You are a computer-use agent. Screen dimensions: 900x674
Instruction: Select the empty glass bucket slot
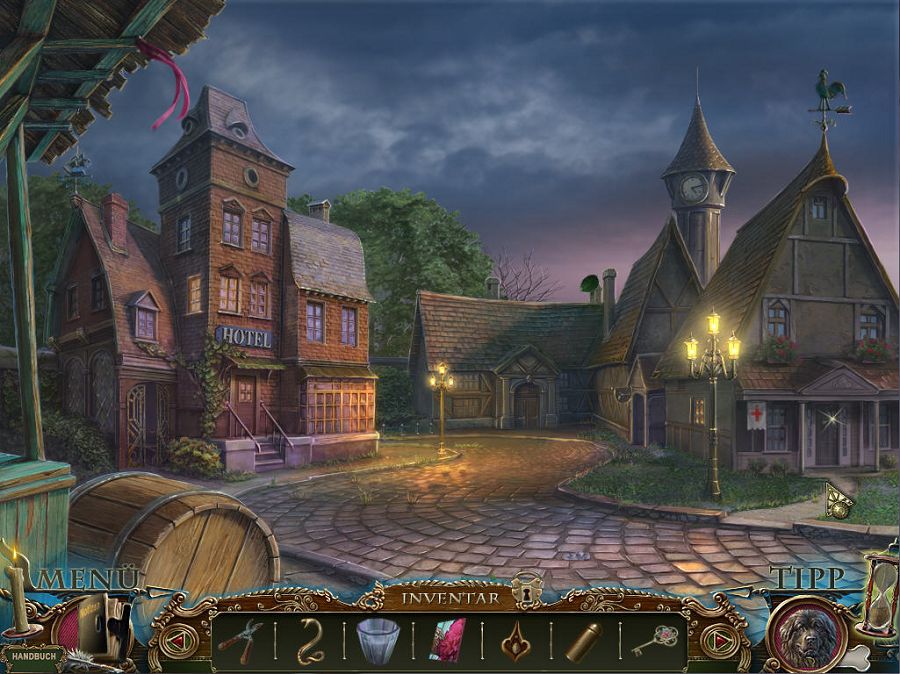(378, 640)
